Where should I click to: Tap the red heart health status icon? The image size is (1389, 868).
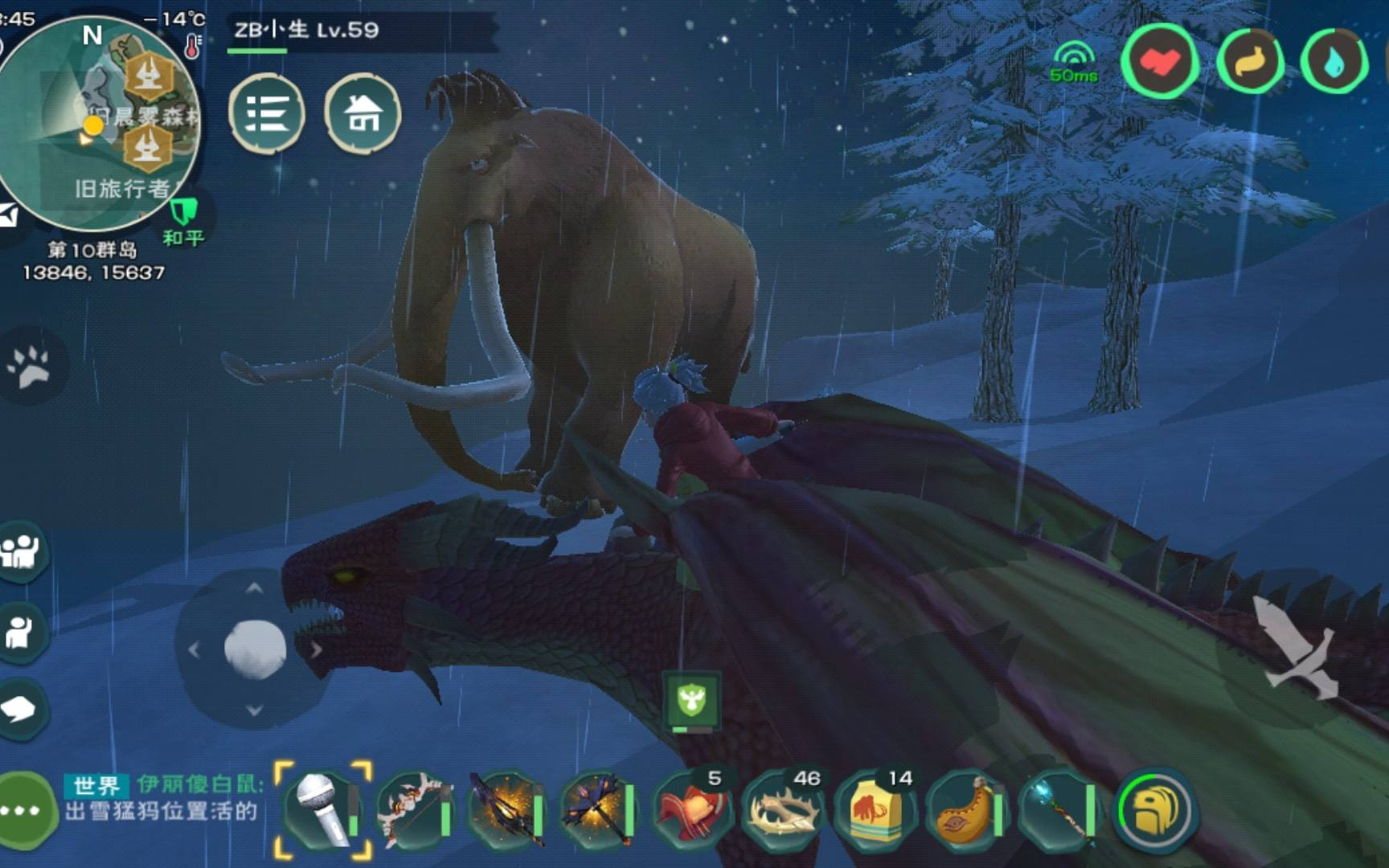pos(1159,62)
